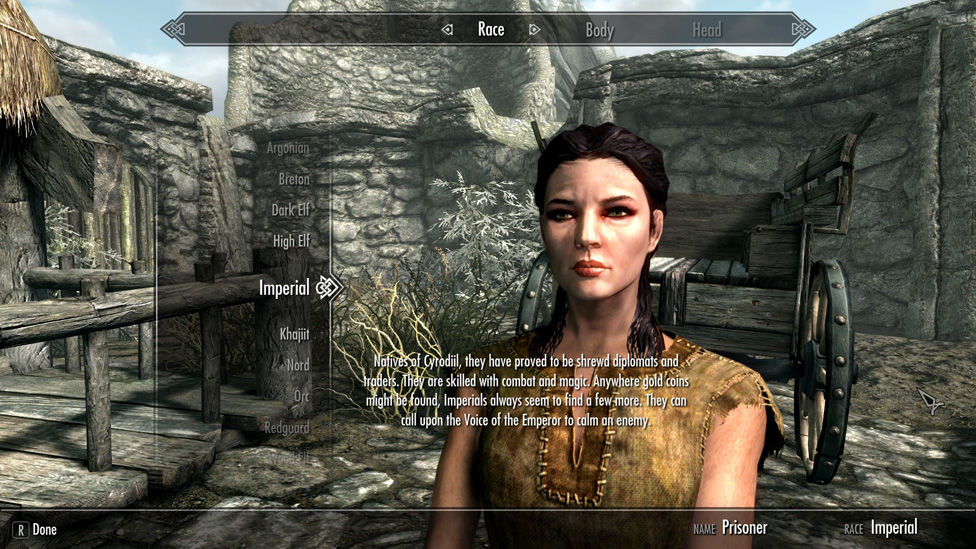976x549 pixels.
Task: Choose High Elf as race
Action: tap(291, 241)
